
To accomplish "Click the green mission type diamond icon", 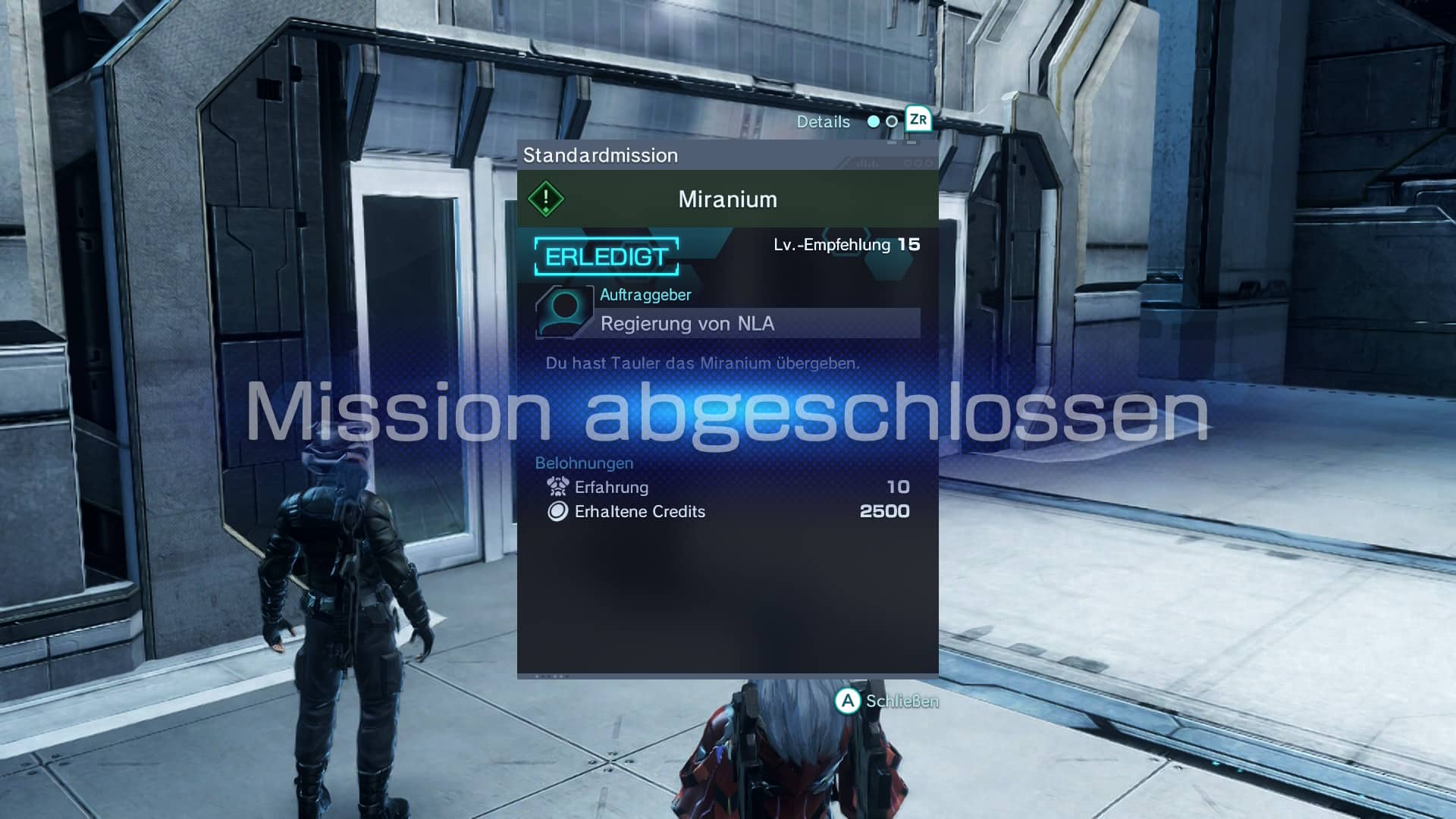I will pos(546,199).
